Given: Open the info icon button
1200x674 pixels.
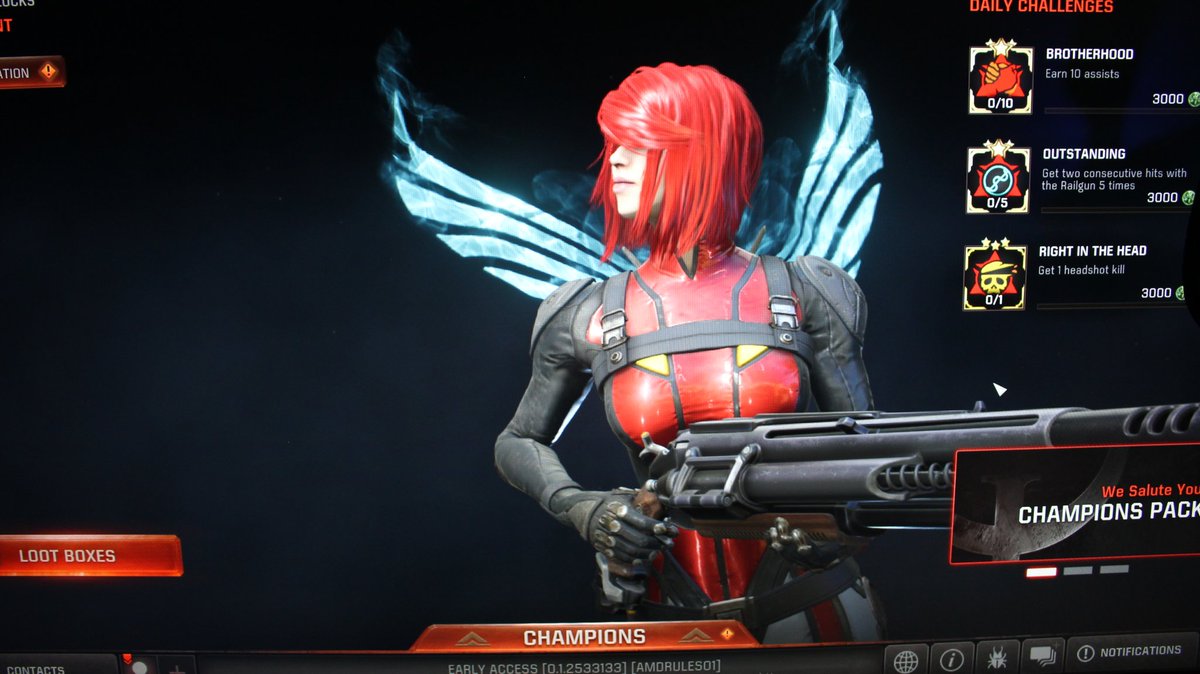Looking at the screenshot, I should point(951,660).
